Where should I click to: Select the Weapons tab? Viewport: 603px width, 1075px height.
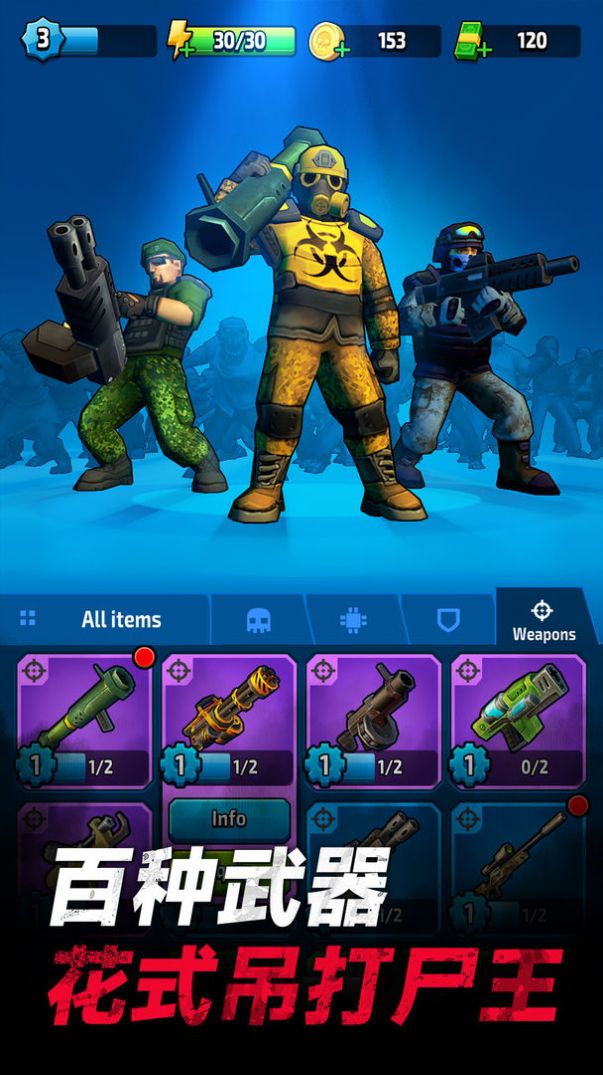click(543, 621)
